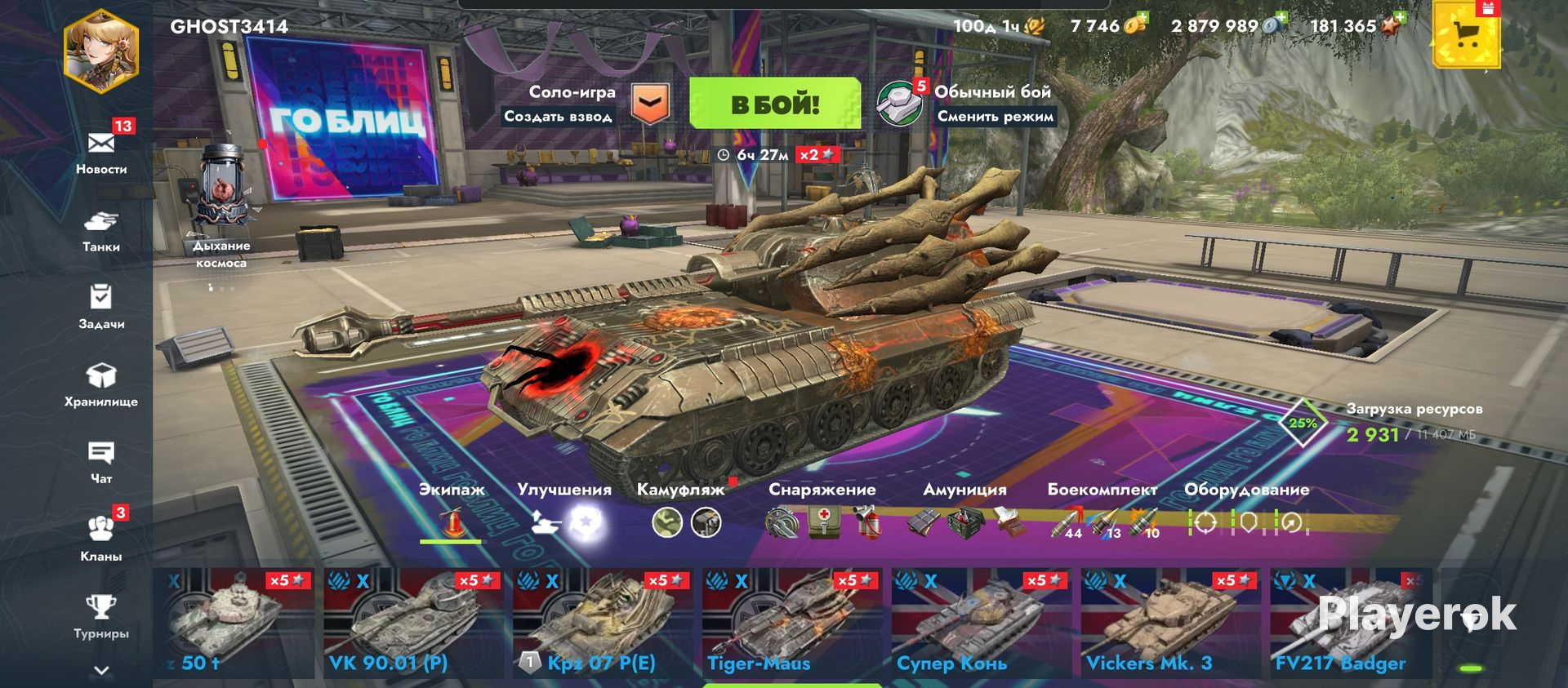Open the platoon dropdown arrow
Viewport: 1568px width, 688px height.
pos(651,104)
